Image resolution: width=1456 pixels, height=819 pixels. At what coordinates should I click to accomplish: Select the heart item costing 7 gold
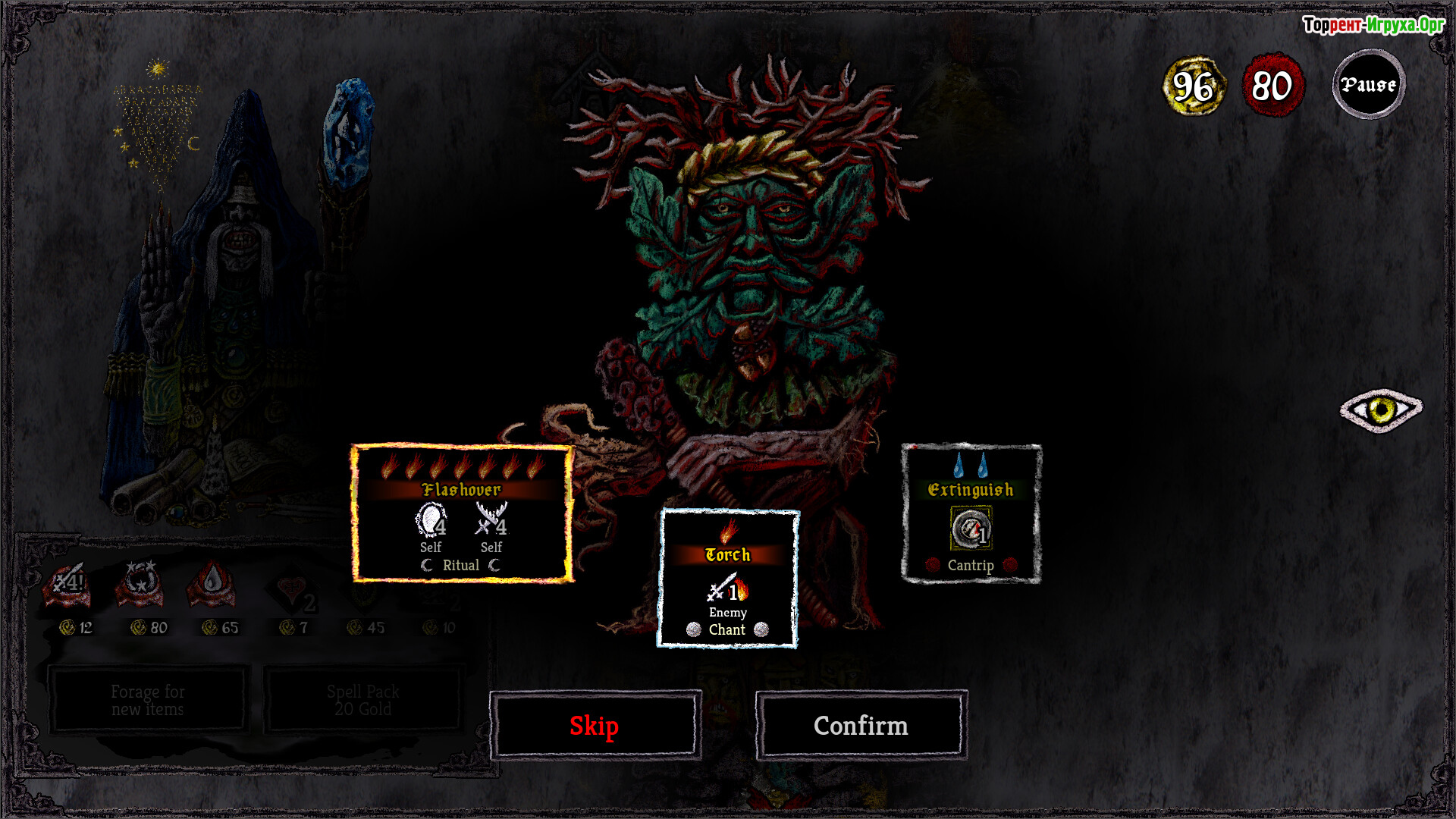click(293, 591)
